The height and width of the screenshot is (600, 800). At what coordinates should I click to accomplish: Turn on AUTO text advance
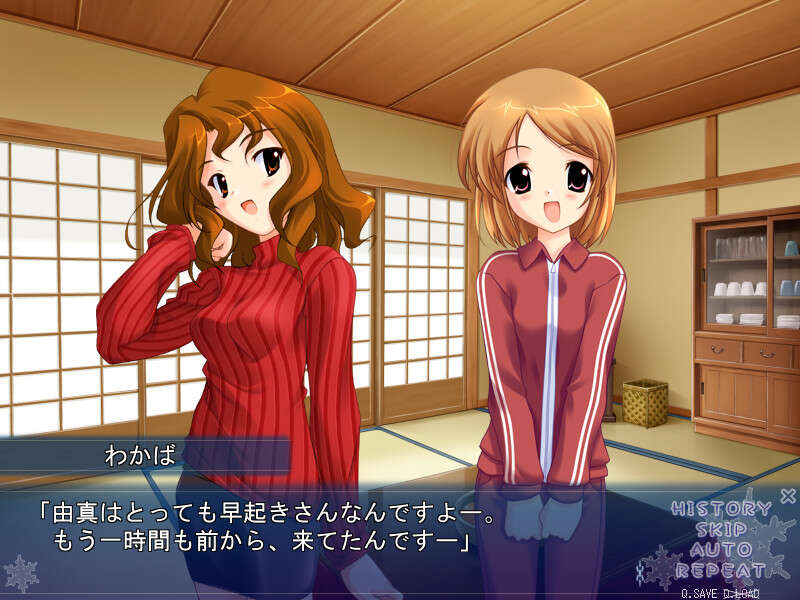(x=721, y=551)
